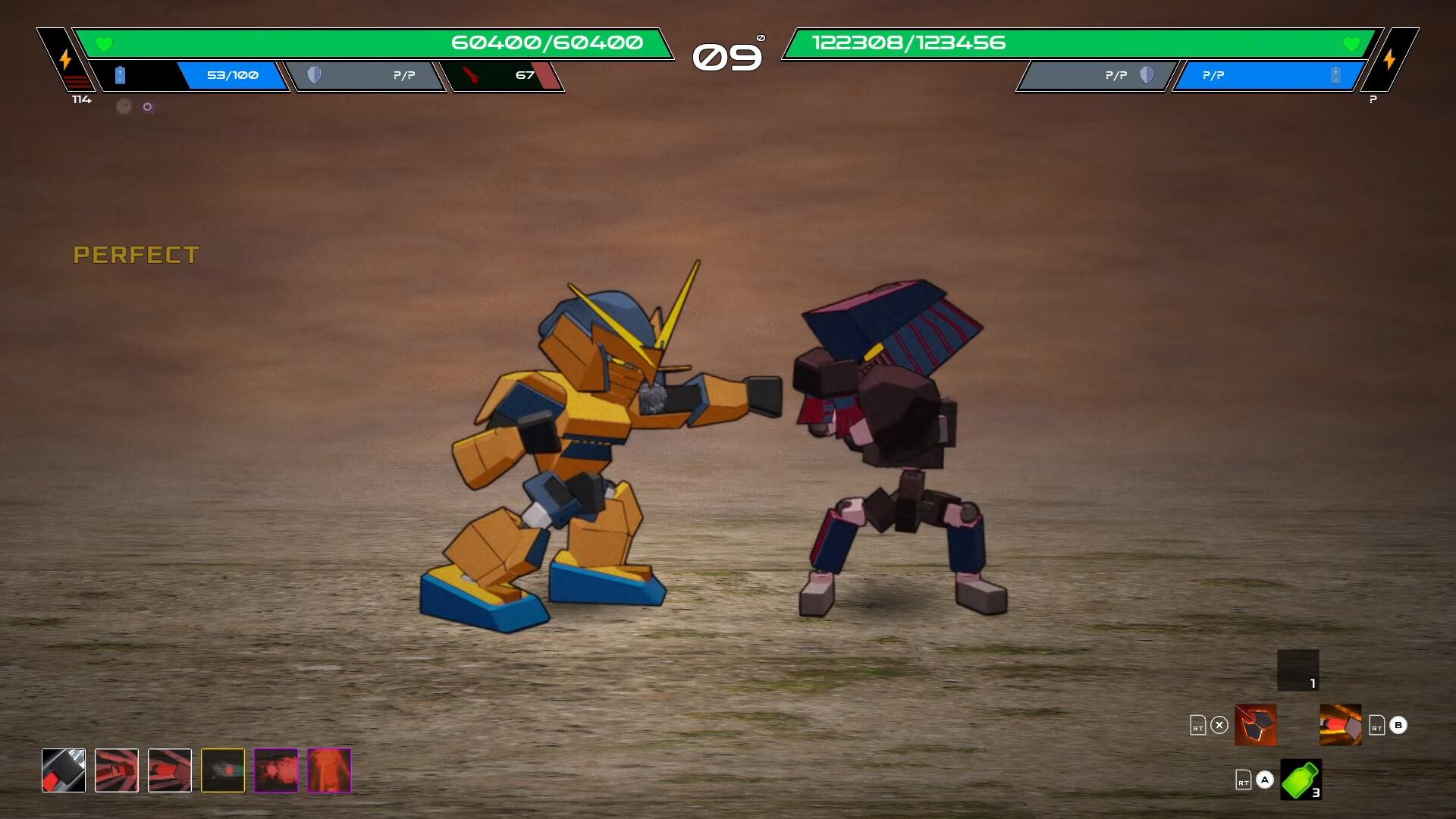Click the no-symbol icon beside the timer

pyautogui.click(x=761, y=37)
